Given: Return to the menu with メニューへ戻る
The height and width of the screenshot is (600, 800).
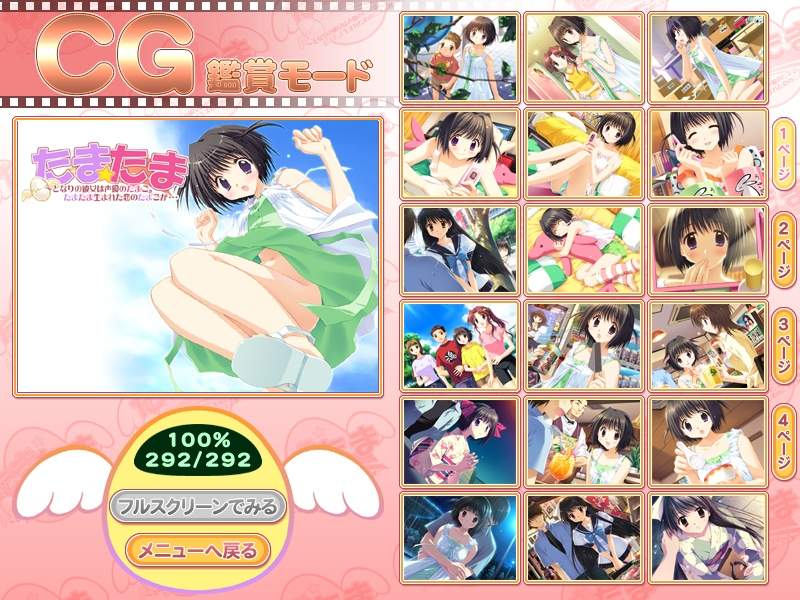Looking at the screenshot, I should 198,549.
